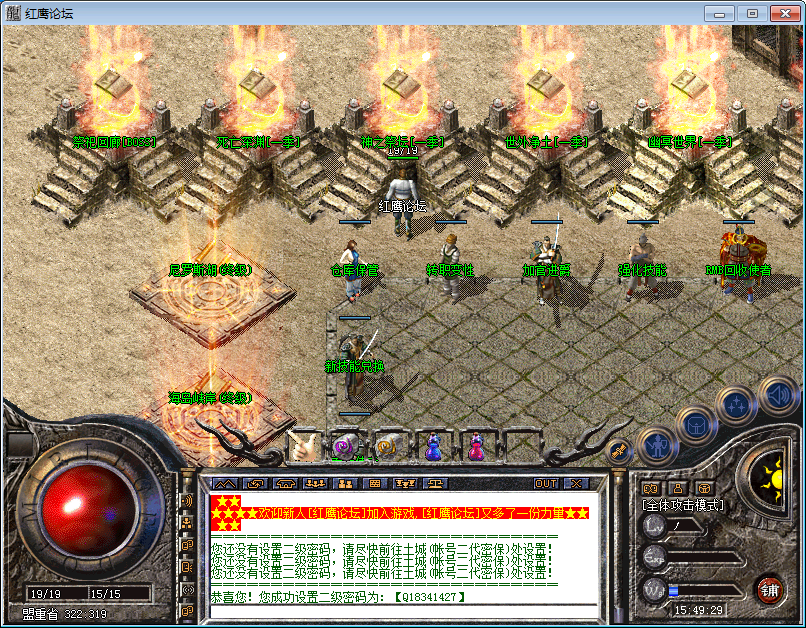Image resolution: width=806 pixels, height=628 pixels.
Task: Use the orange swirl scroll in the hotbar
Action: [387, 446]
